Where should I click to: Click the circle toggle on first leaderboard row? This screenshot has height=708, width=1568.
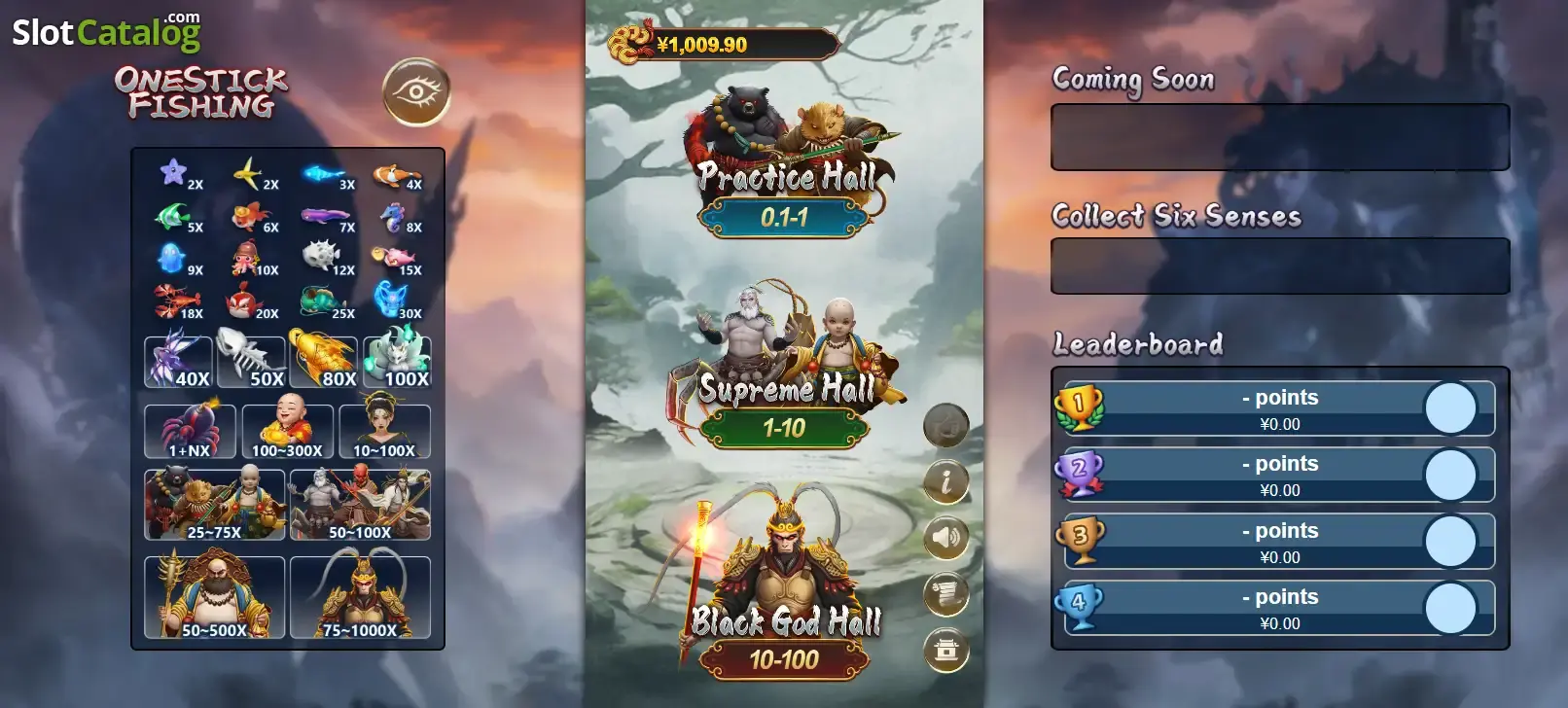(1450, 409)
